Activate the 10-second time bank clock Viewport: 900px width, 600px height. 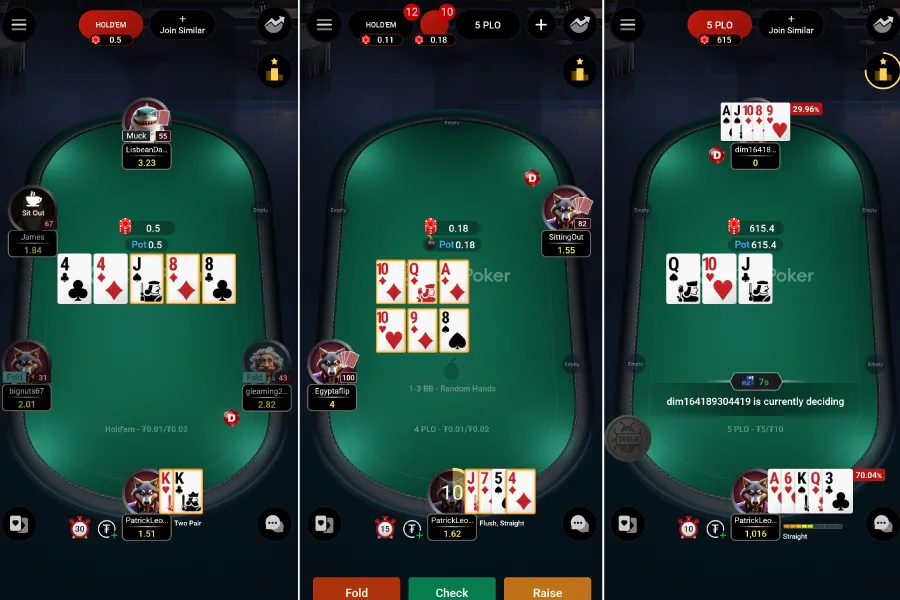click(688, 528)
